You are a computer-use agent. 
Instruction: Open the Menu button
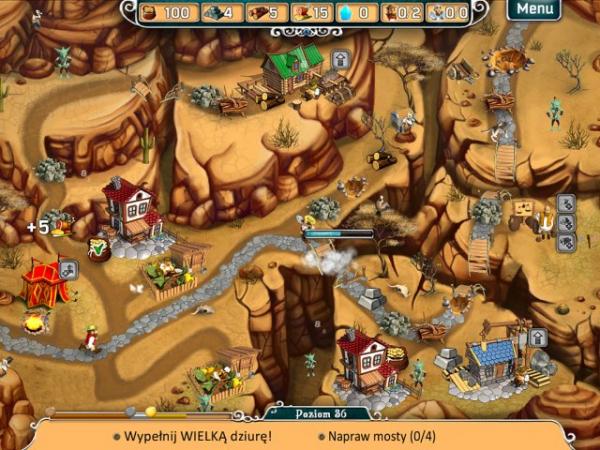click(x=534, y=9)
